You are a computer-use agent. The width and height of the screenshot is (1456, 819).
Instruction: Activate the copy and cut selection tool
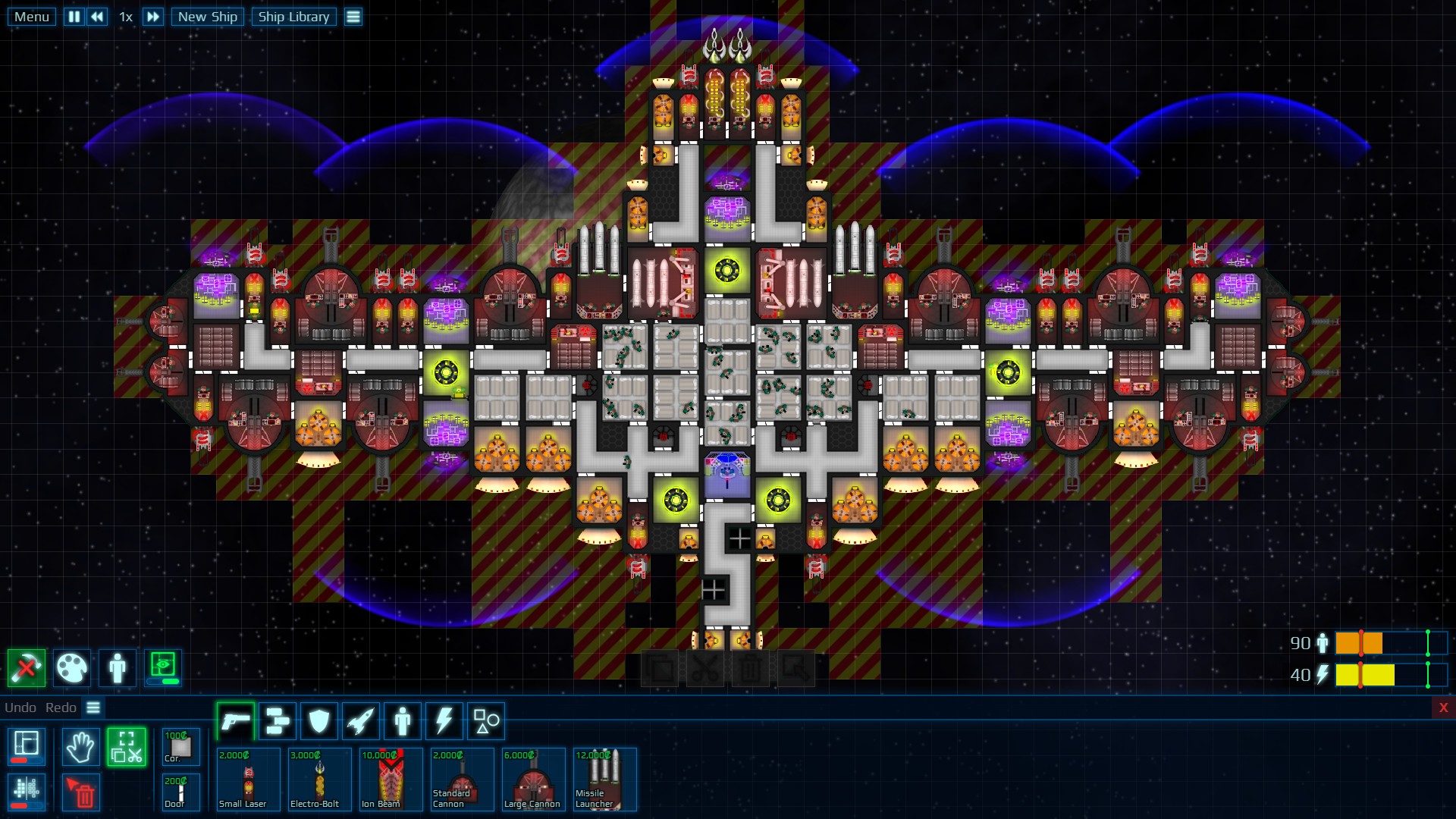127,747
